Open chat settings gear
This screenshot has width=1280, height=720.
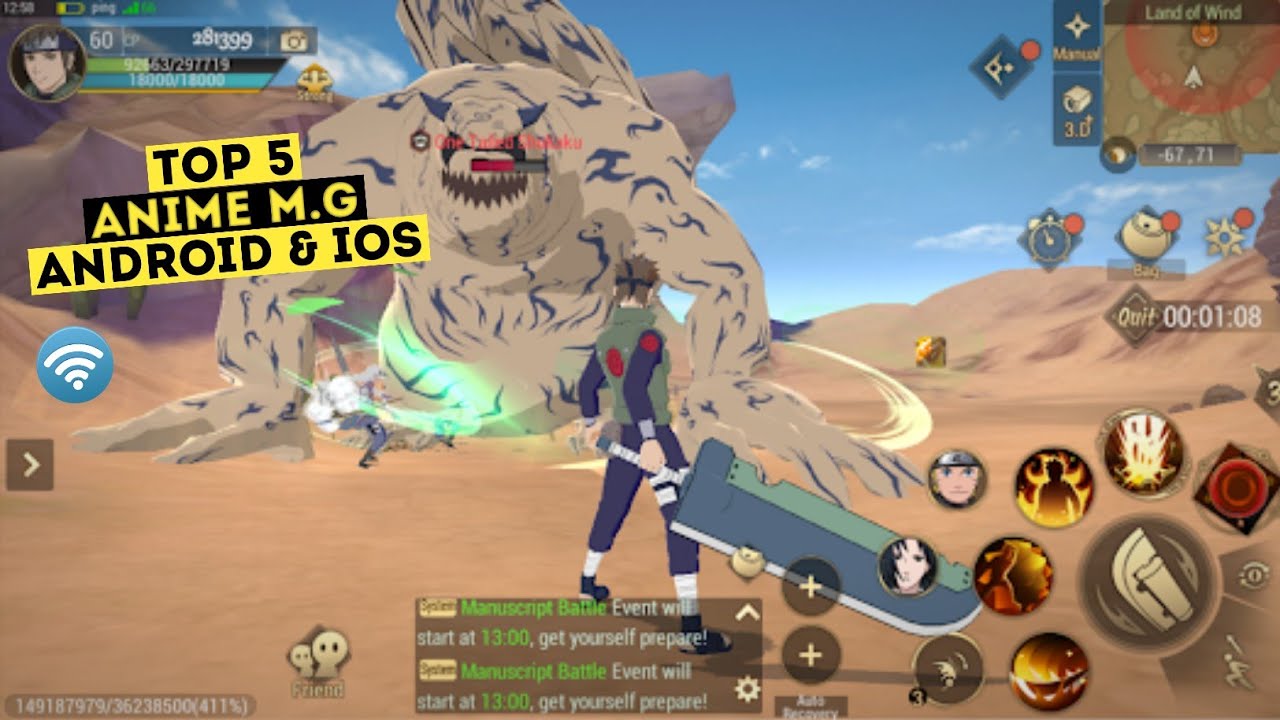tap(746, 688)
